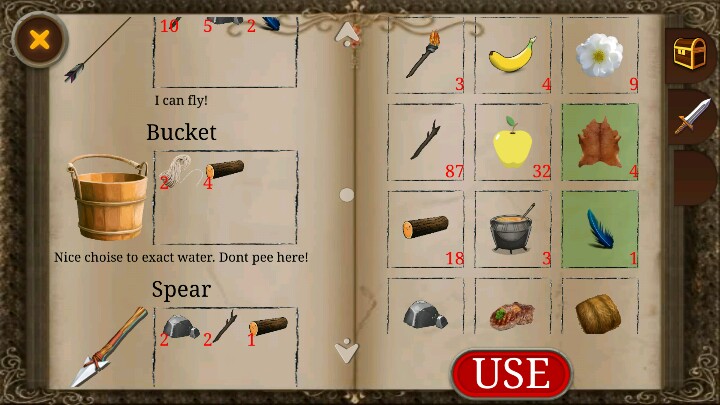Image resolution: width=720 pixels, height=405 pixels.
Task: Select the cooked meat slot
Action: tap(513, 312)
